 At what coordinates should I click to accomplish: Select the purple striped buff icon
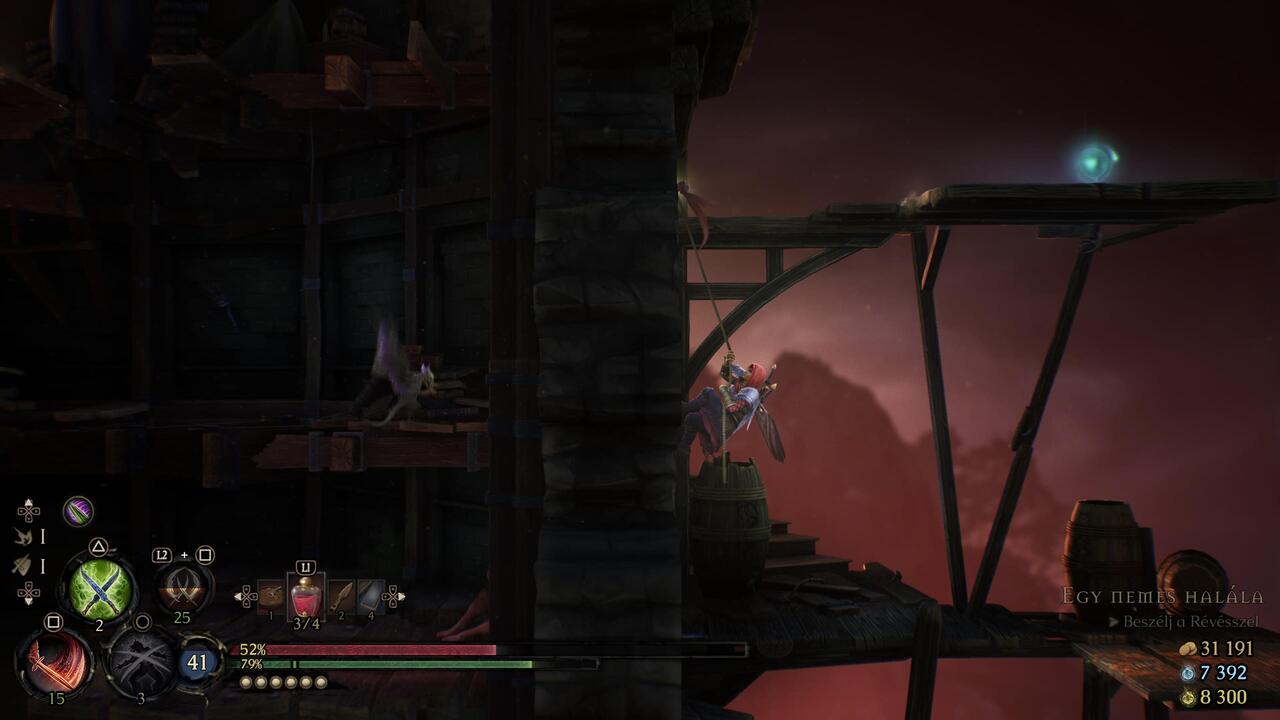tap(78, 511)
